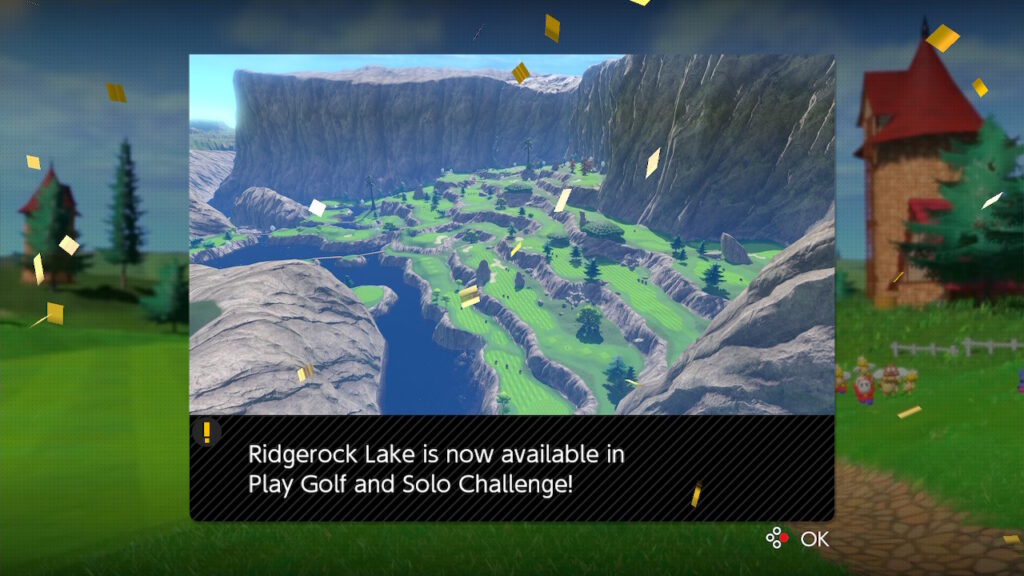Select the Ridgerock Lake course preview image
Image resolution: width=1024 pixels, height=576 pixels.
point(511,234)
